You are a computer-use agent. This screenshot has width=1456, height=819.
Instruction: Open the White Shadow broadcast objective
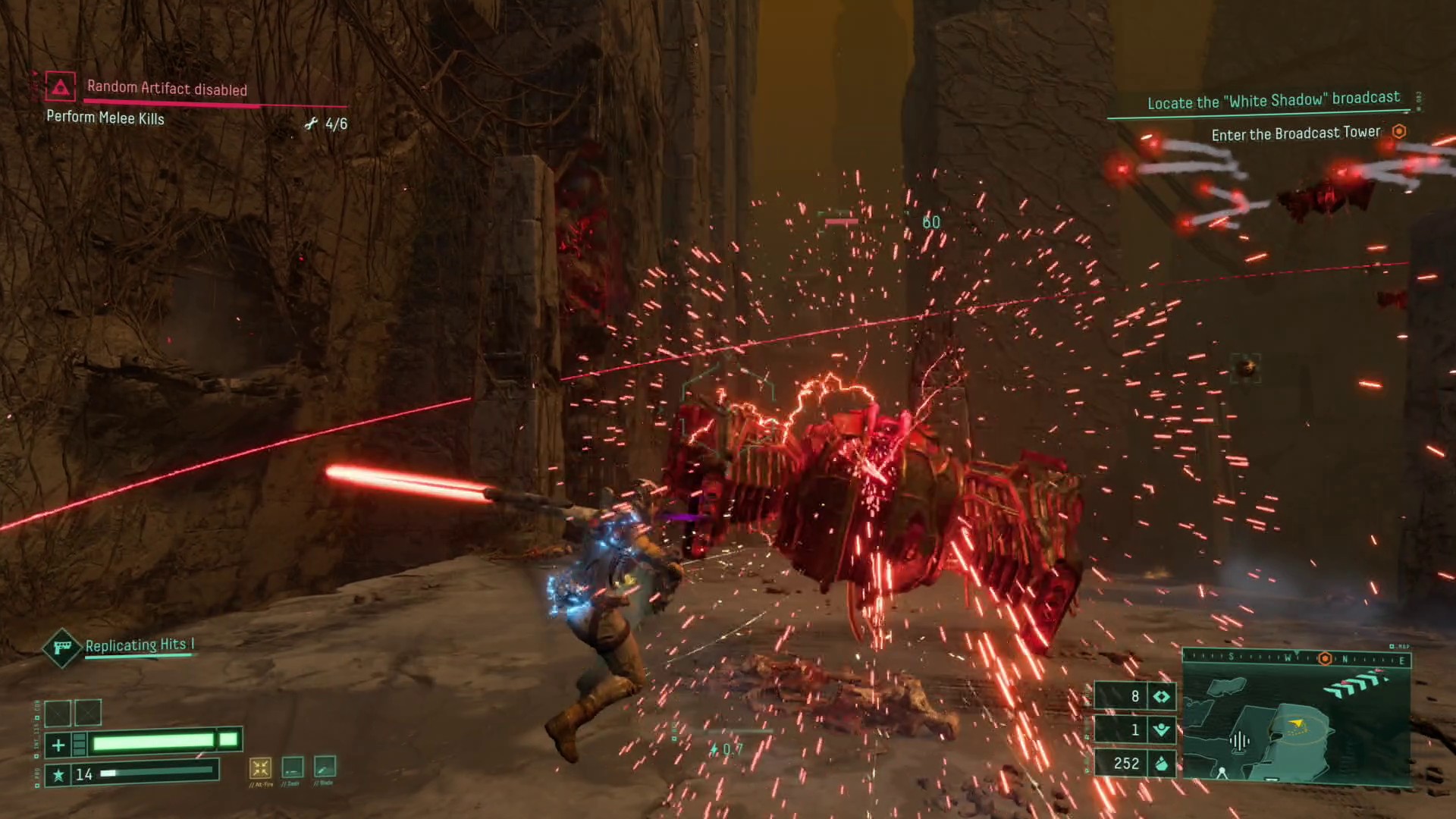pyautogui.click(x=1273, y=100)
